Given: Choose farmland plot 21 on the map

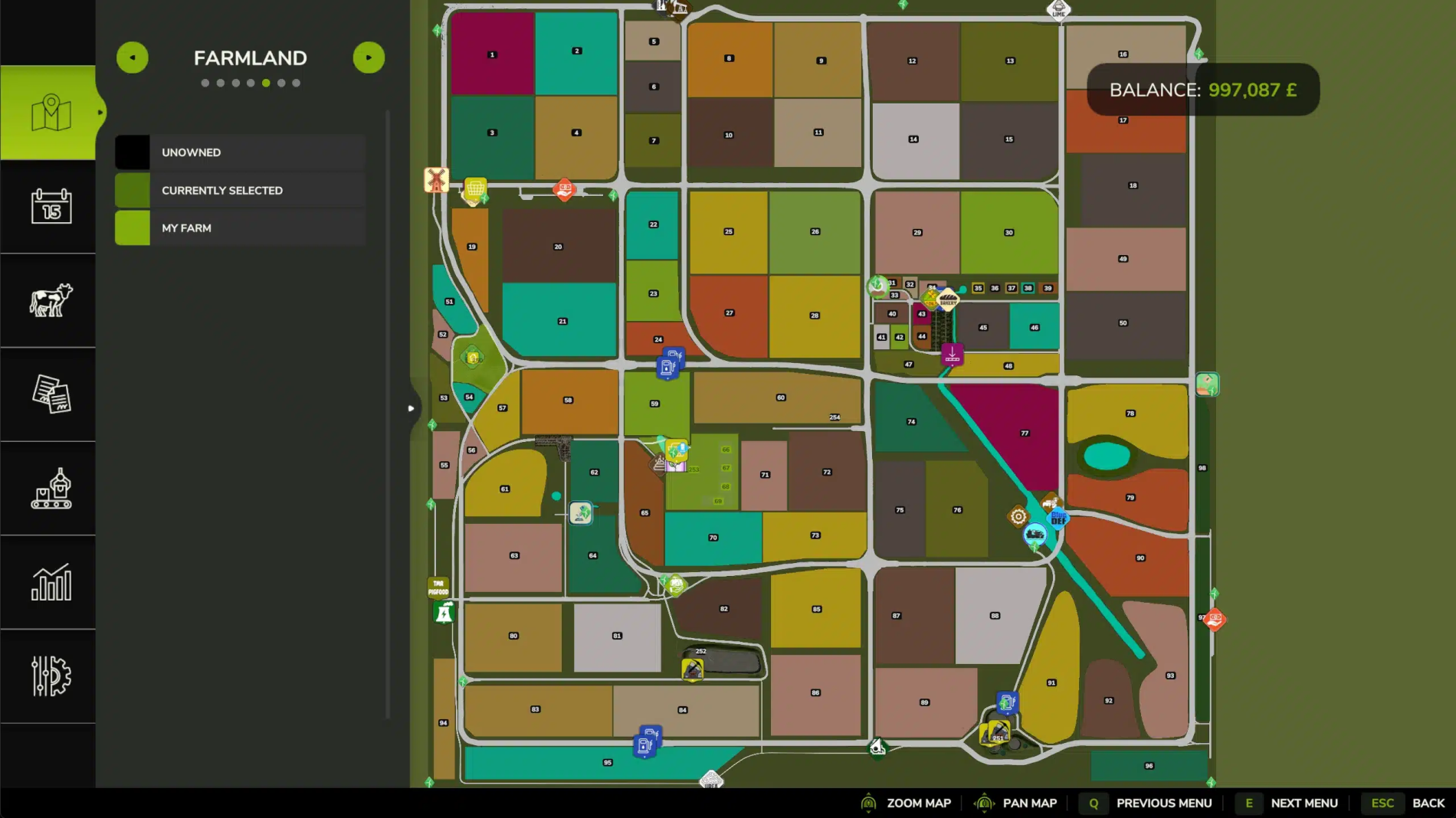Looking at the screenshot, I should click(x=562, y=320).
